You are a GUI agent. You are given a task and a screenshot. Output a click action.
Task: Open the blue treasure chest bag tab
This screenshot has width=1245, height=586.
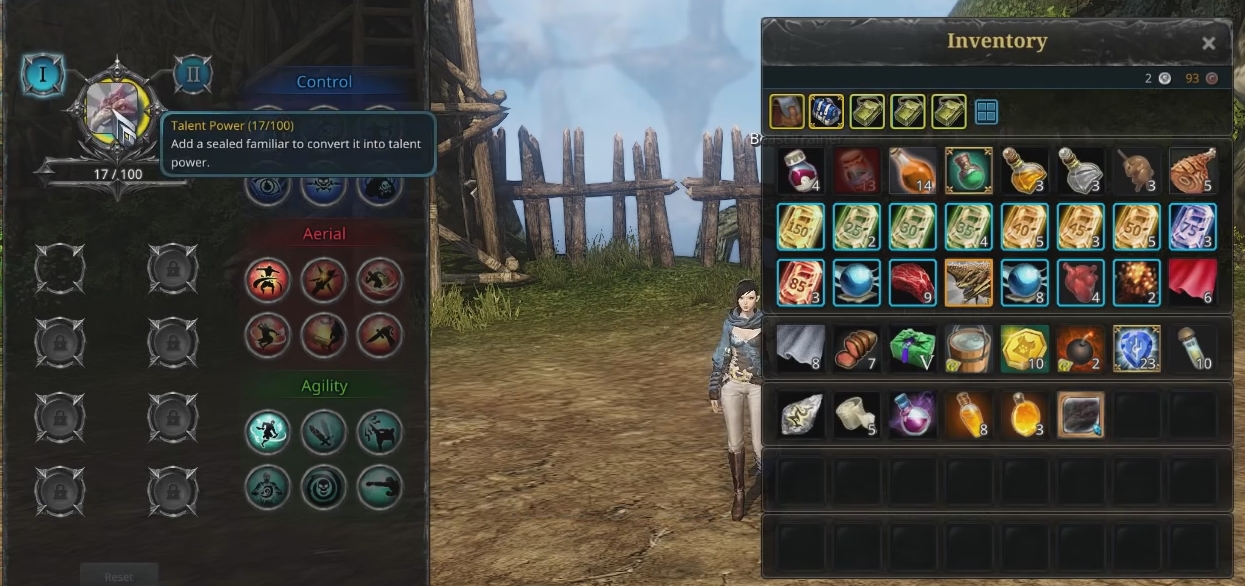(826, 112)
